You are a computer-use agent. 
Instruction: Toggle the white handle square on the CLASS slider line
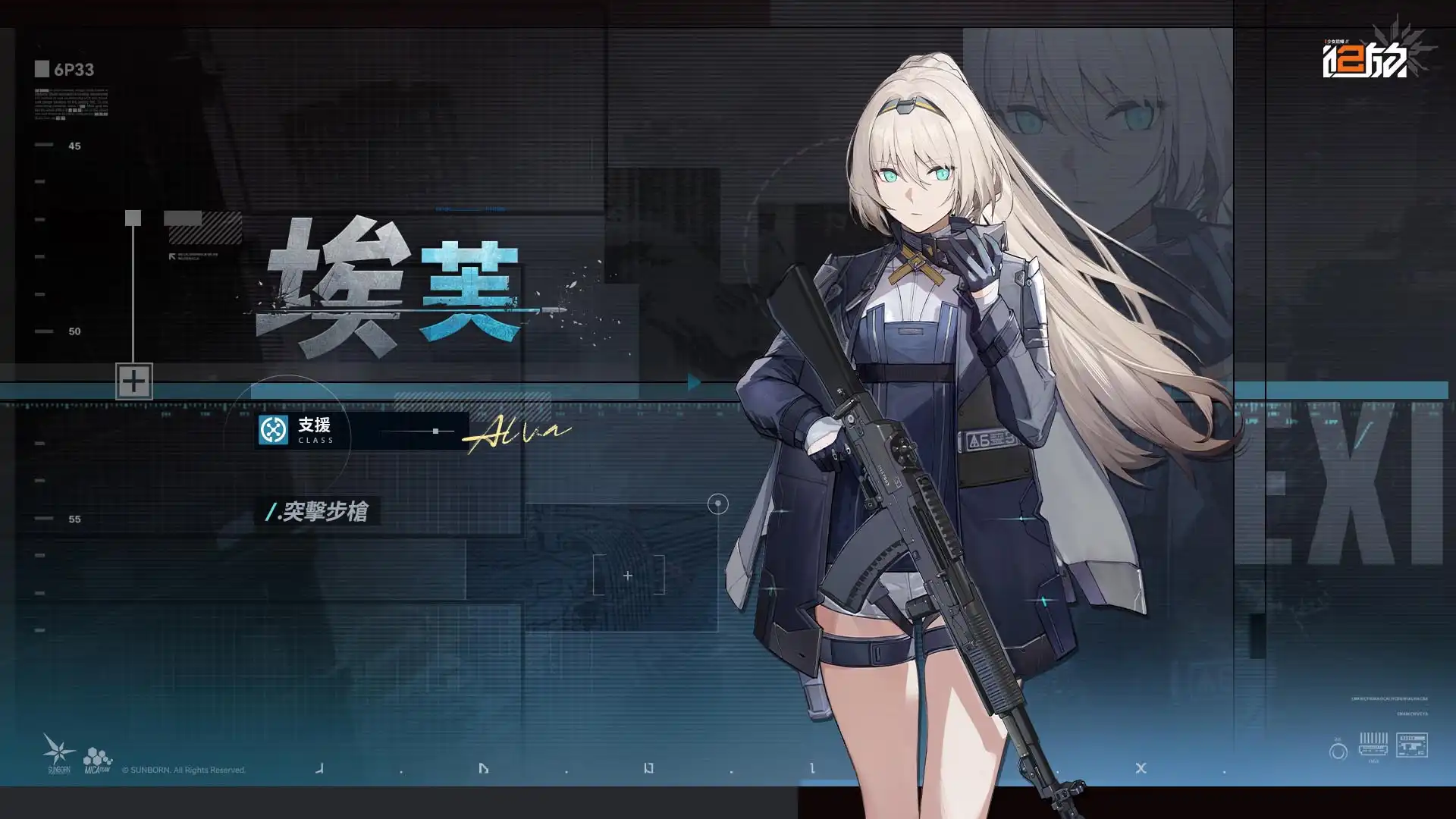click(435, 431)
